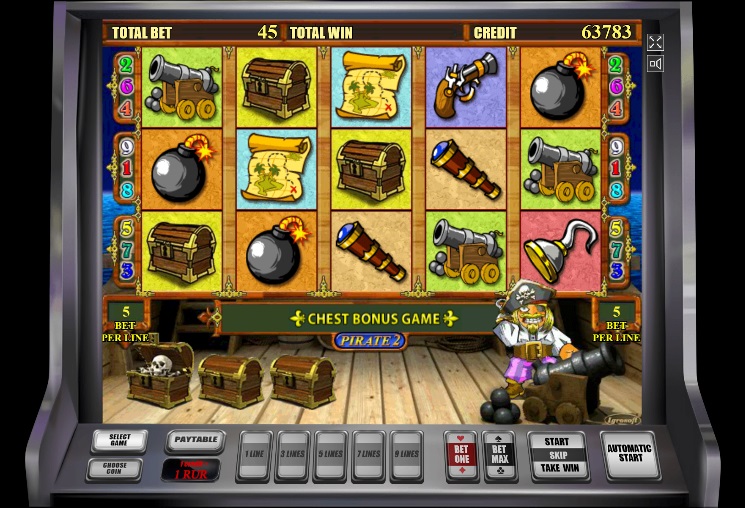Image resolution: width=745 pixels, height=508 pixels.
Task: Open the Select Game menu
Action: (119, 440)
